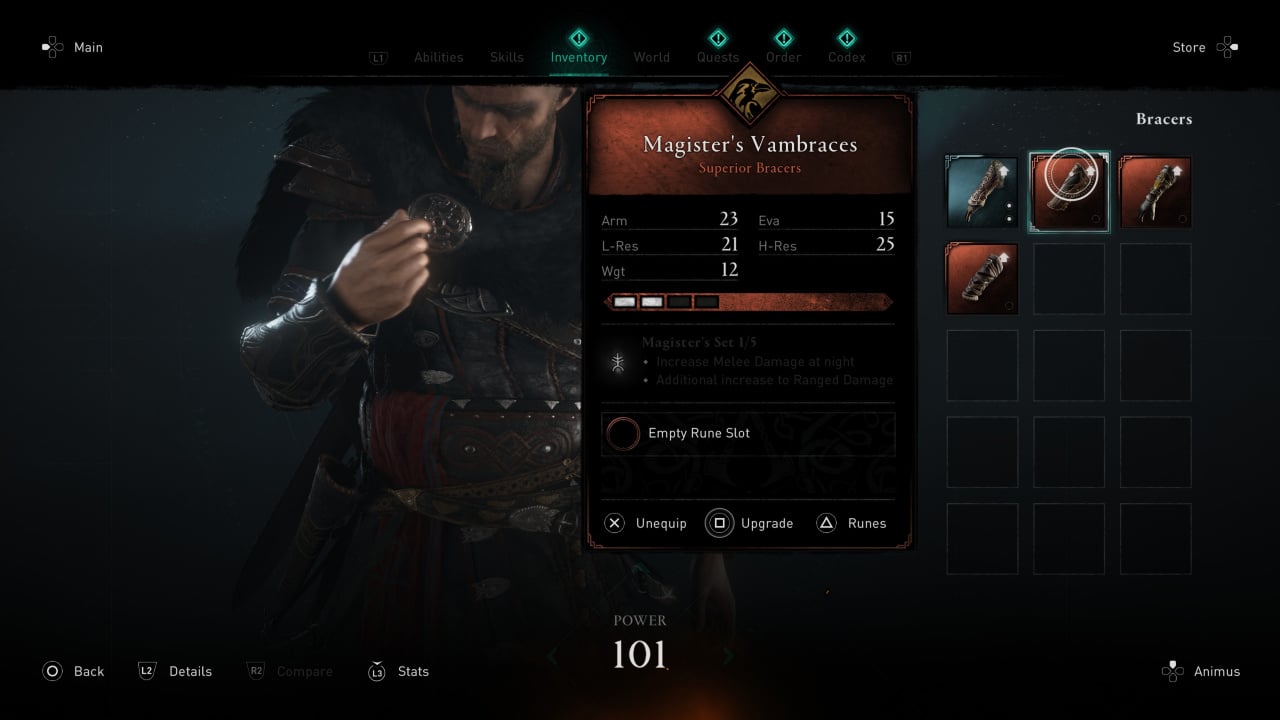Screen dimensions: 1280x720
Task: Select the blue-background bracers slot
Action: [x=982, y=192]
